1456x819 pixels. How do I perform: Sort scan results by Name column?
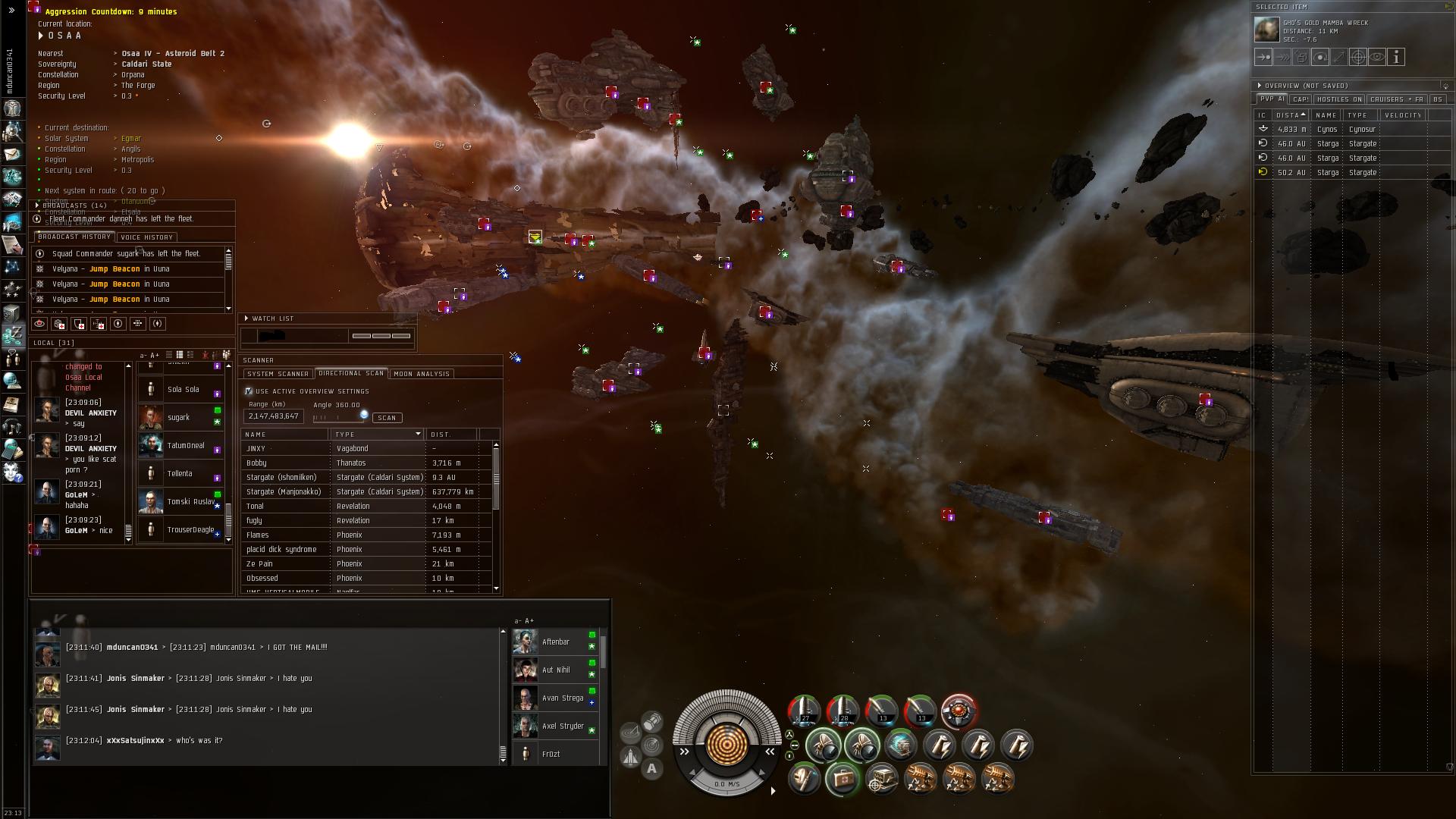[x=284, y=435]
